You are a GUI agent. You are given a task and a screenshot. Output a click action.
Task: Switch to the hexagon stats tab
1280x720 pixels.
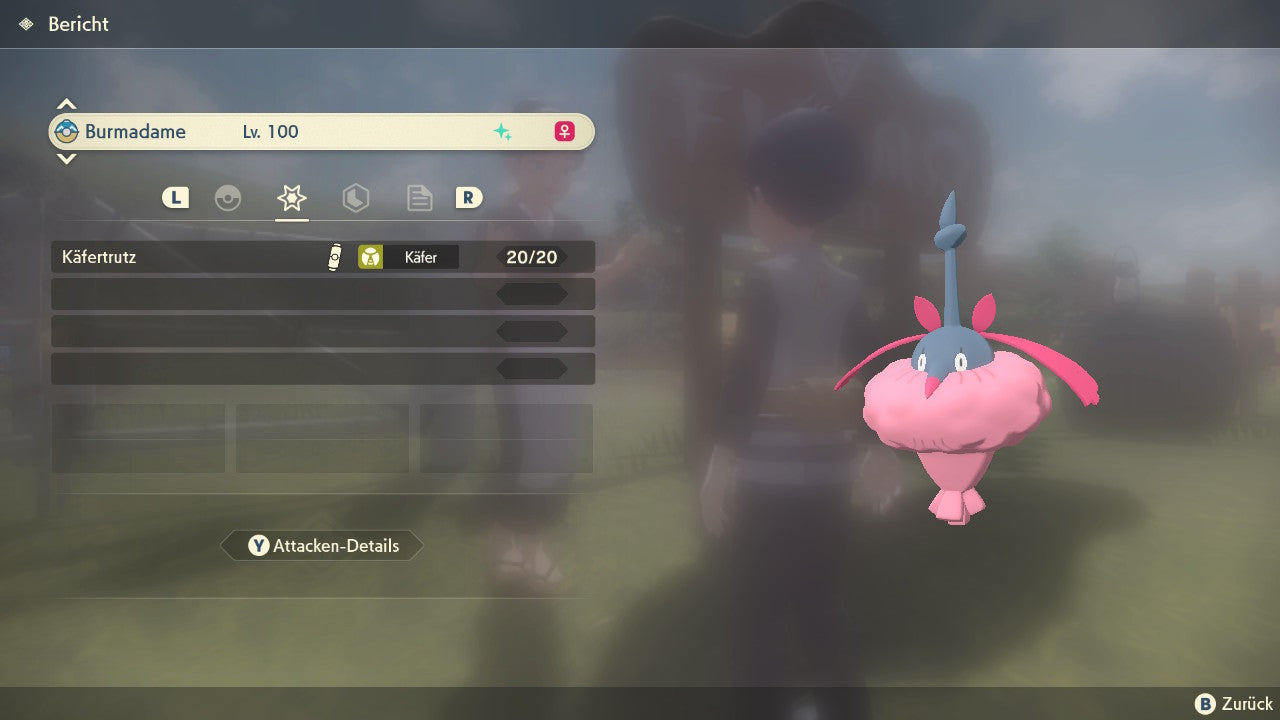coord(355,198)
